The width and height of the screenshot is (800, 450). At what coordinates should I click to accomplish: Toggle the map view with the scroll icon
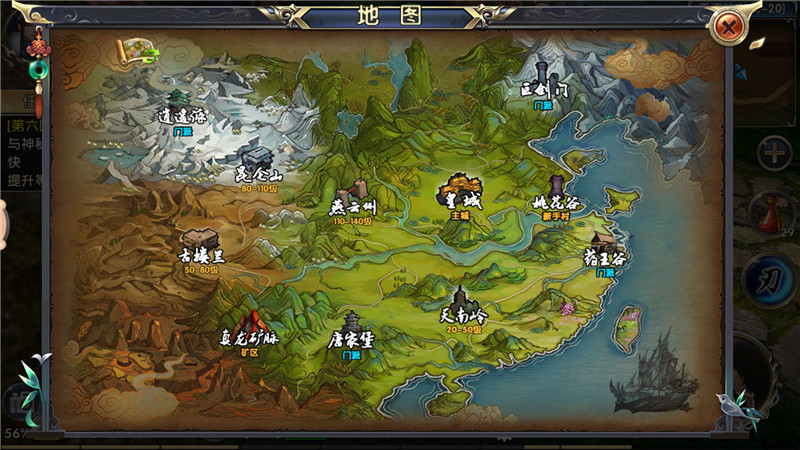coord(134,52)
